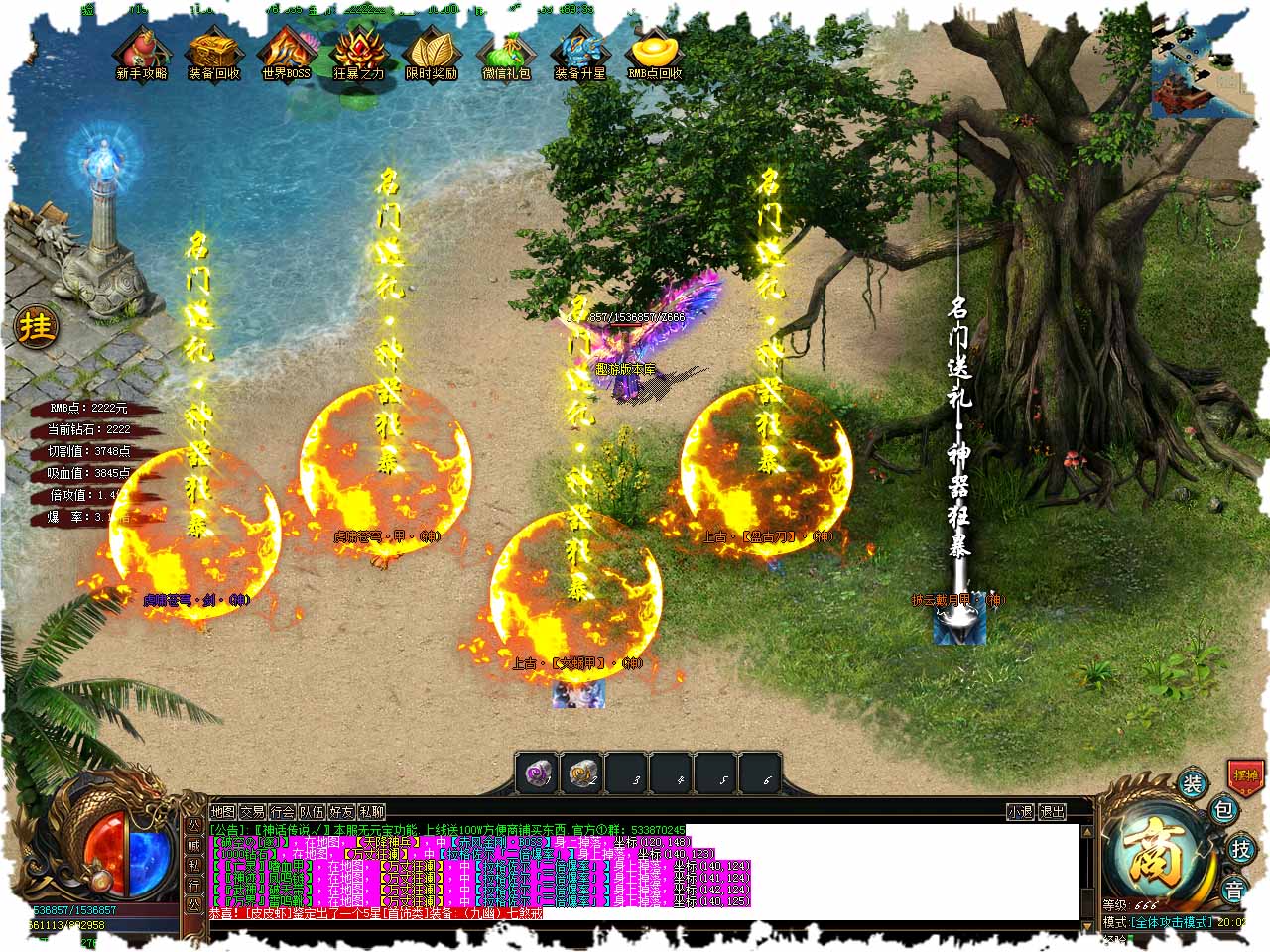Toggle the 挂 auto-play round button

coord(37,326)
